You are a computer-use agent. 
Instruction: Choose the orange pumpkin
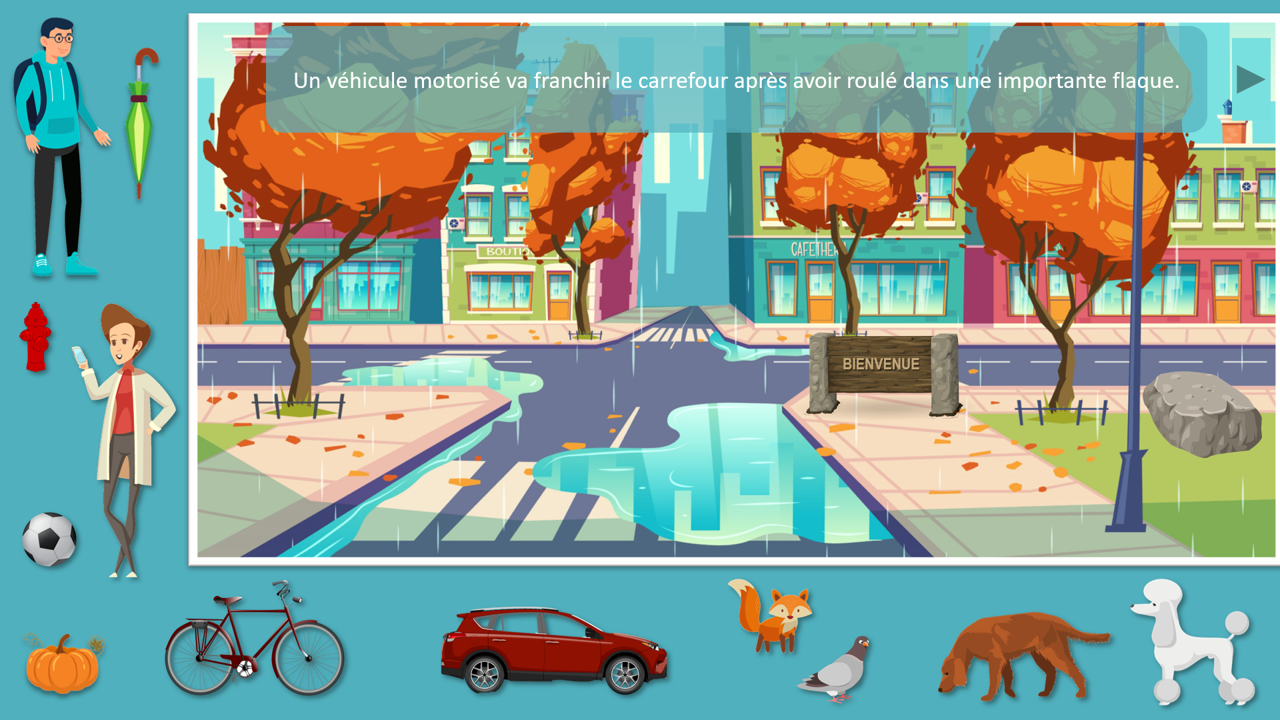coord(62,664)
